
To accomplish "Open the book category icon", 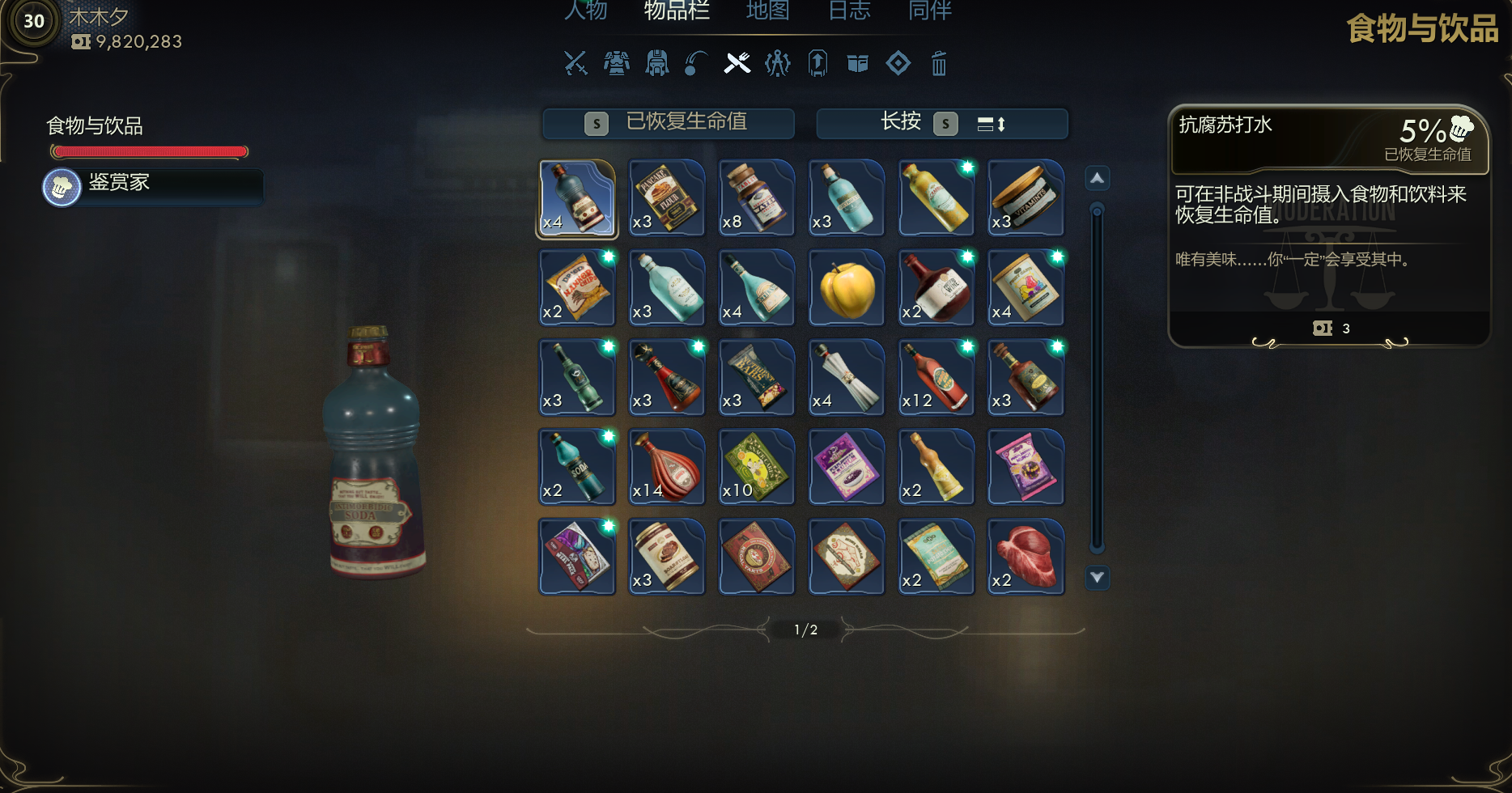I will click(x=857, y=63).
